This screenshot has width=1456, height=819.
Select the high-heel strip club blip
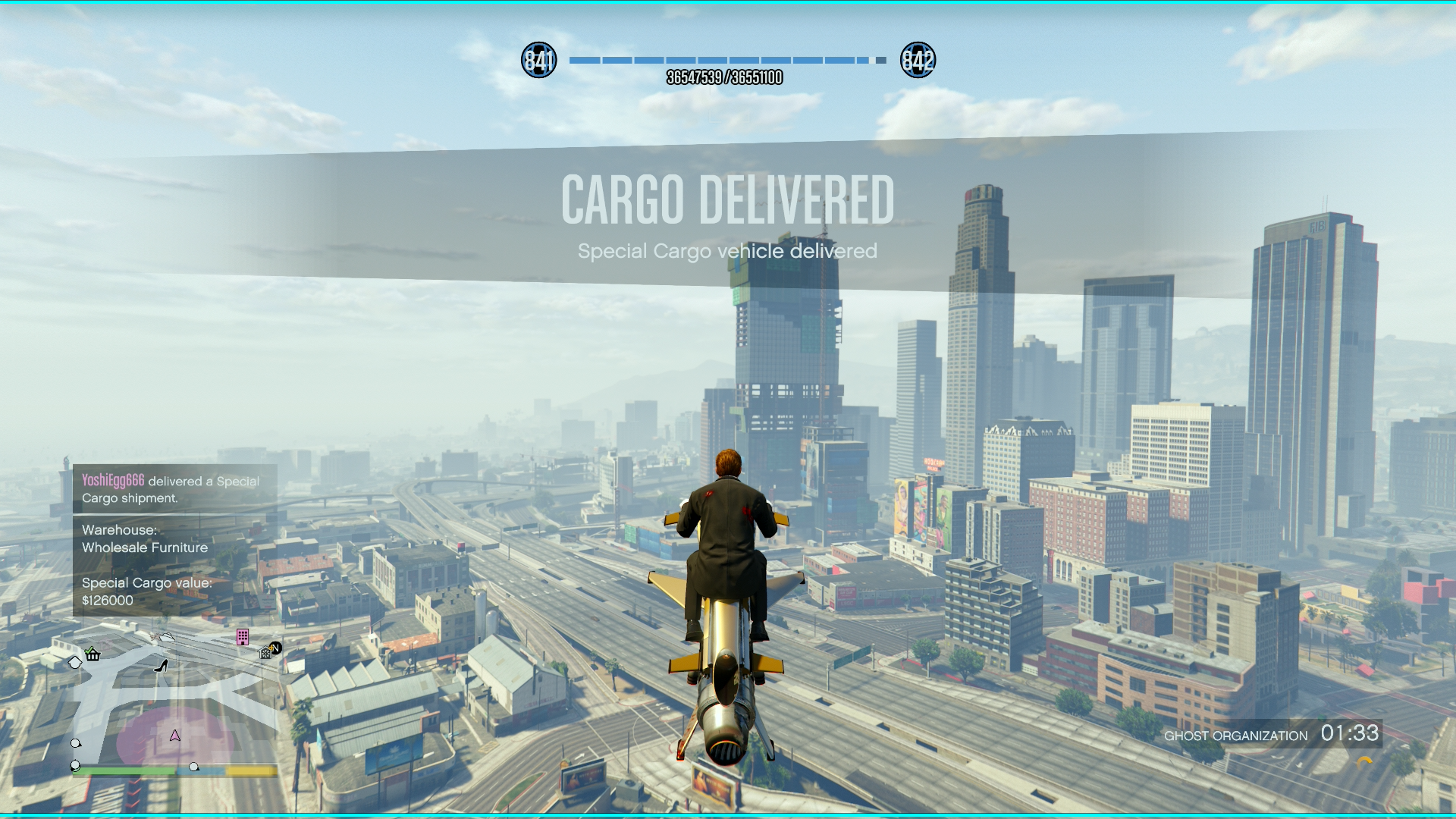(x=161, y=666)
